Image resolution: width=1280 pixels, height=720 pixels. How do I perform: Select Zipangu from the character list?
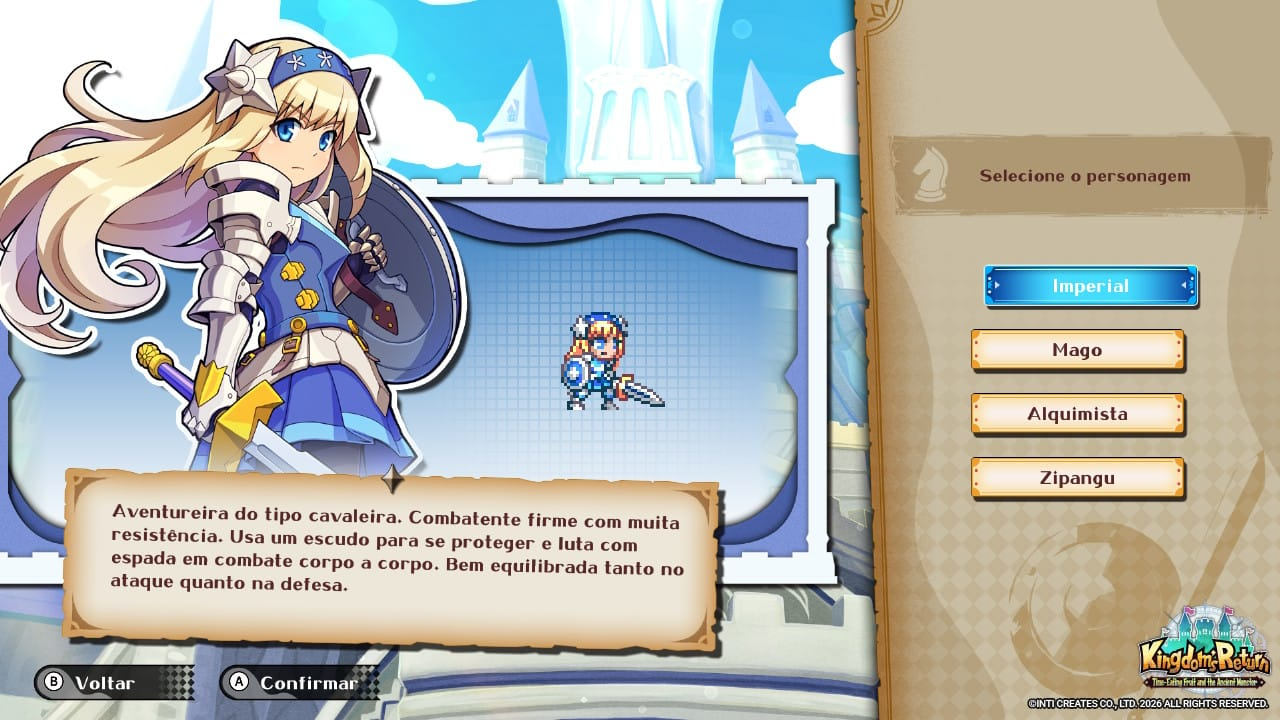point(1077,478)
